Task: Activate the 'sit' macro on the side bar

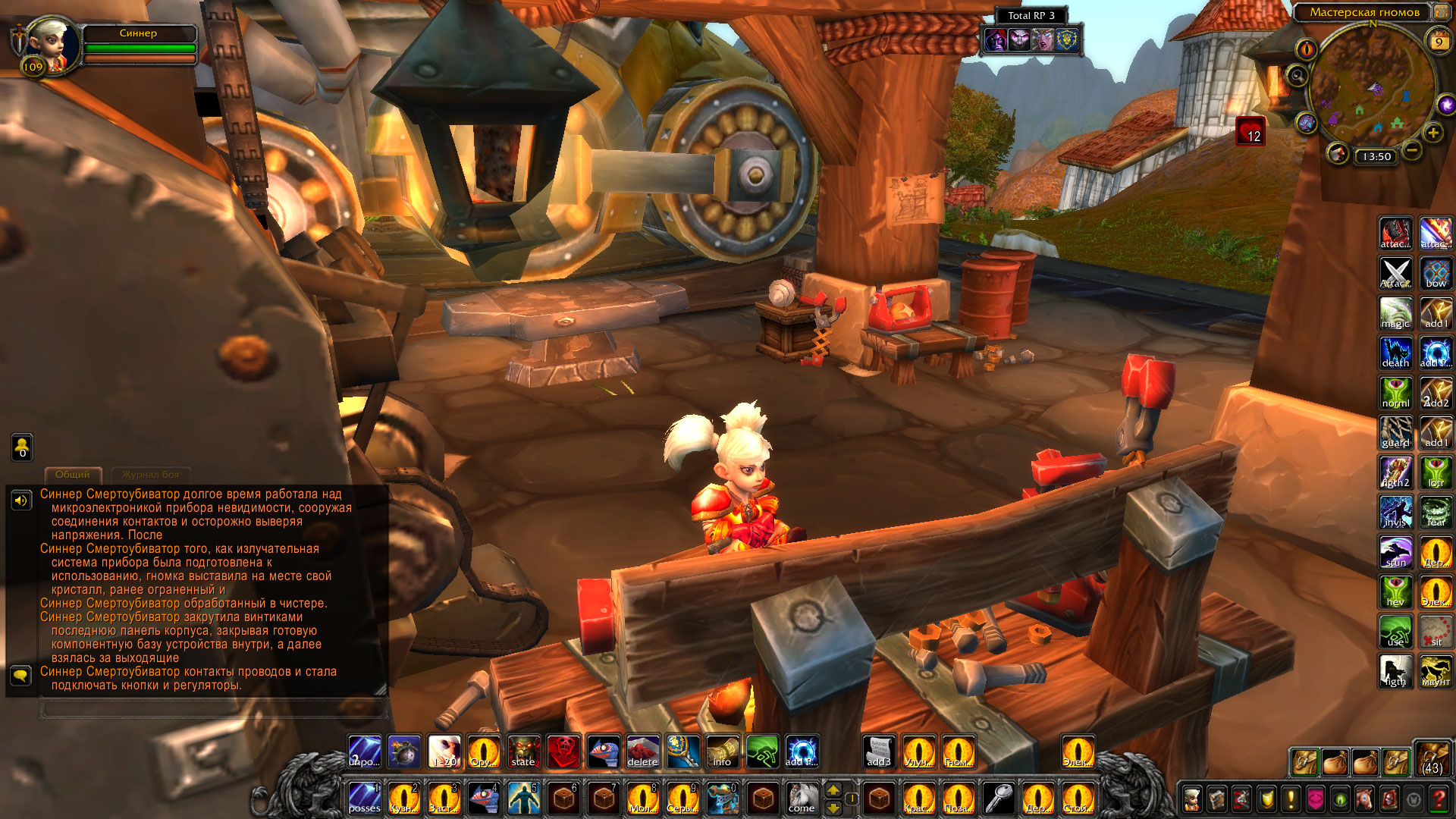Action: tap(1436, 632)
